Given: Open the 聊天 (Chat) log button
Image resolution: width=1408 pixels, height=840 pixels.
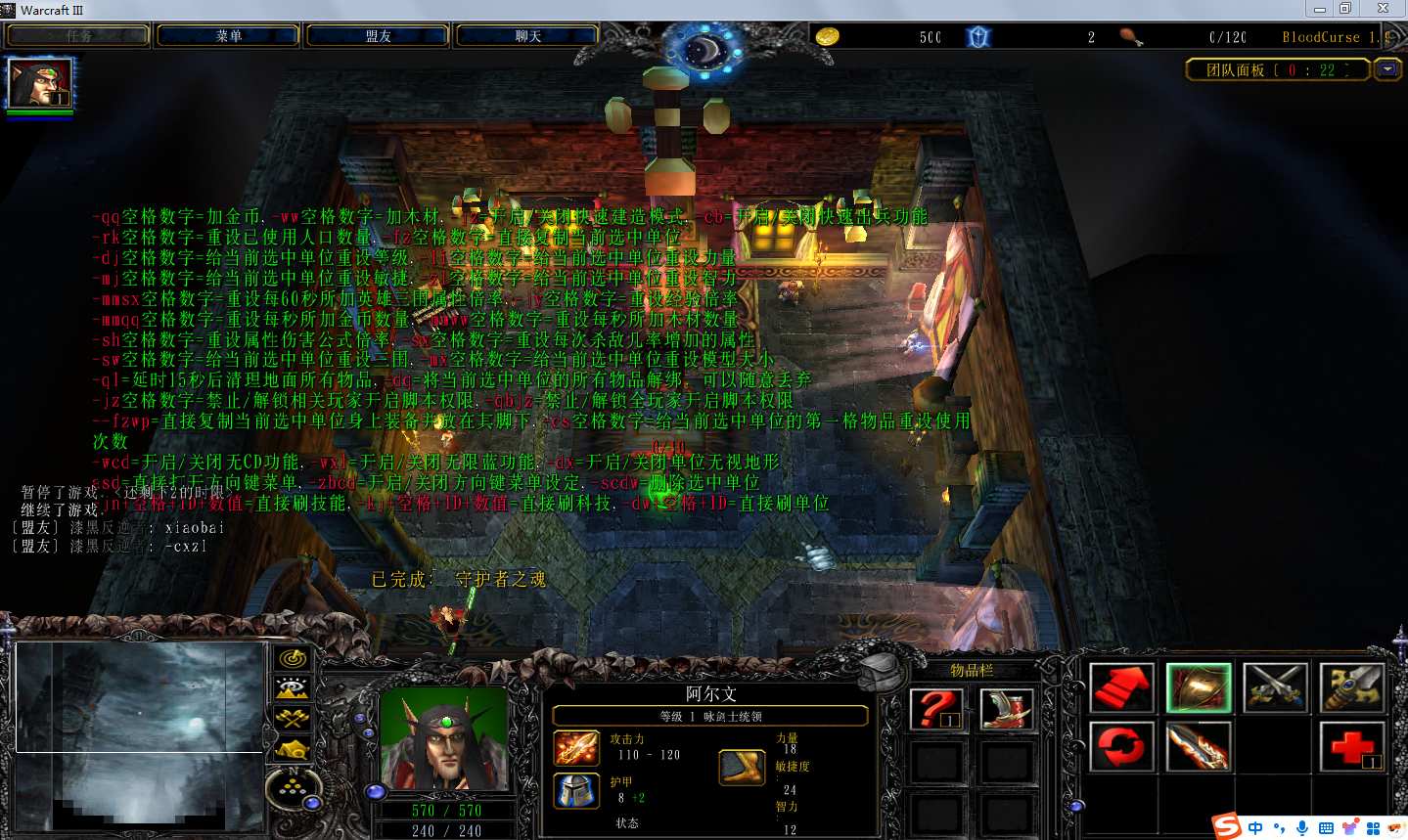Looking at the screenshot, I should [527, 36].
